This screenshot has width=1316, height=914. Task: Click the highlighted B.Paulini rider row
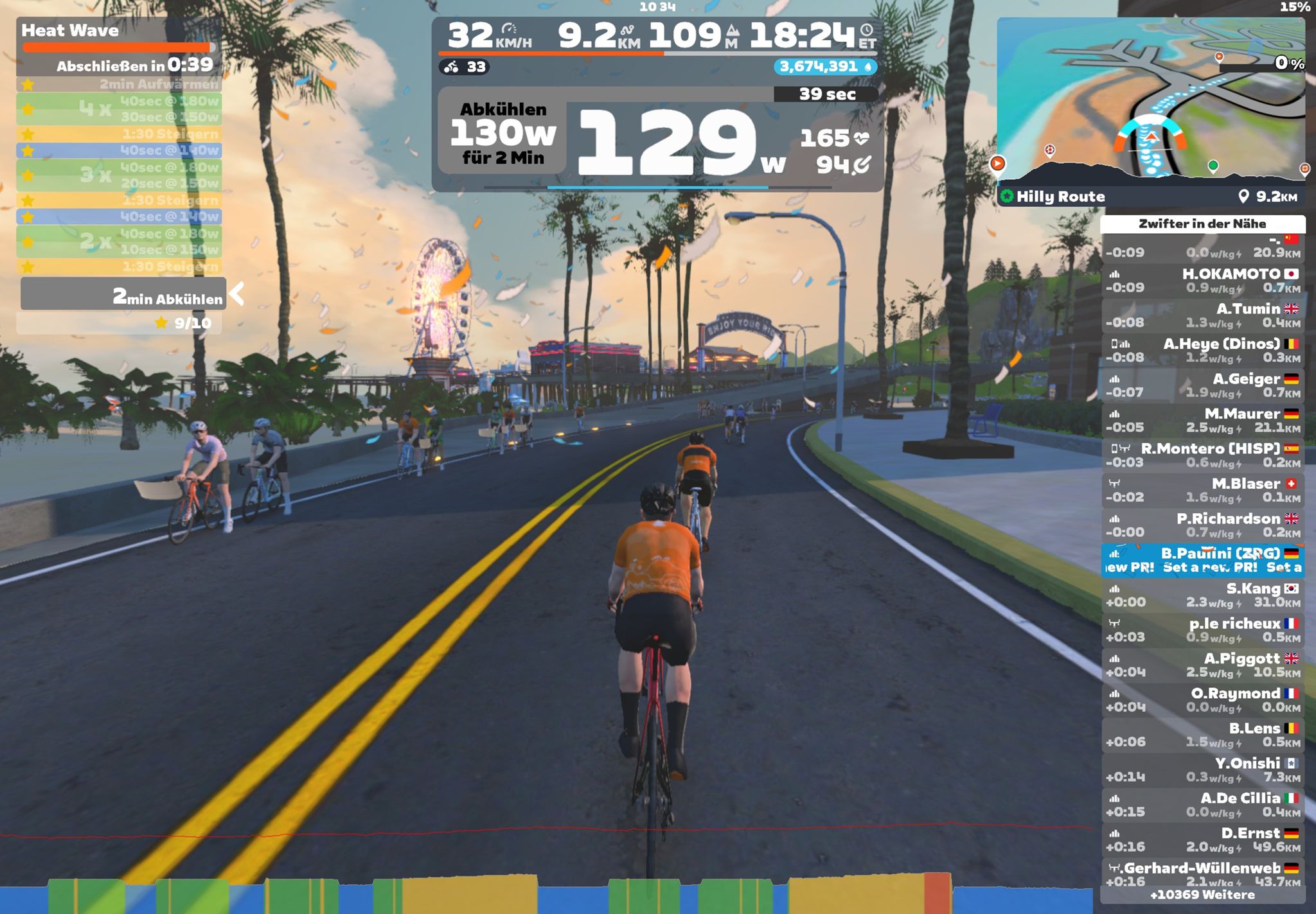(1203, 560)
